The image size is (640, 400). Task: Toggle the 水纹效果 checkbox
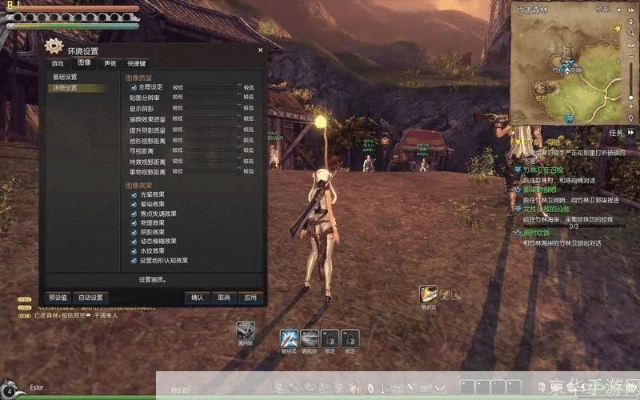[133, 250]
